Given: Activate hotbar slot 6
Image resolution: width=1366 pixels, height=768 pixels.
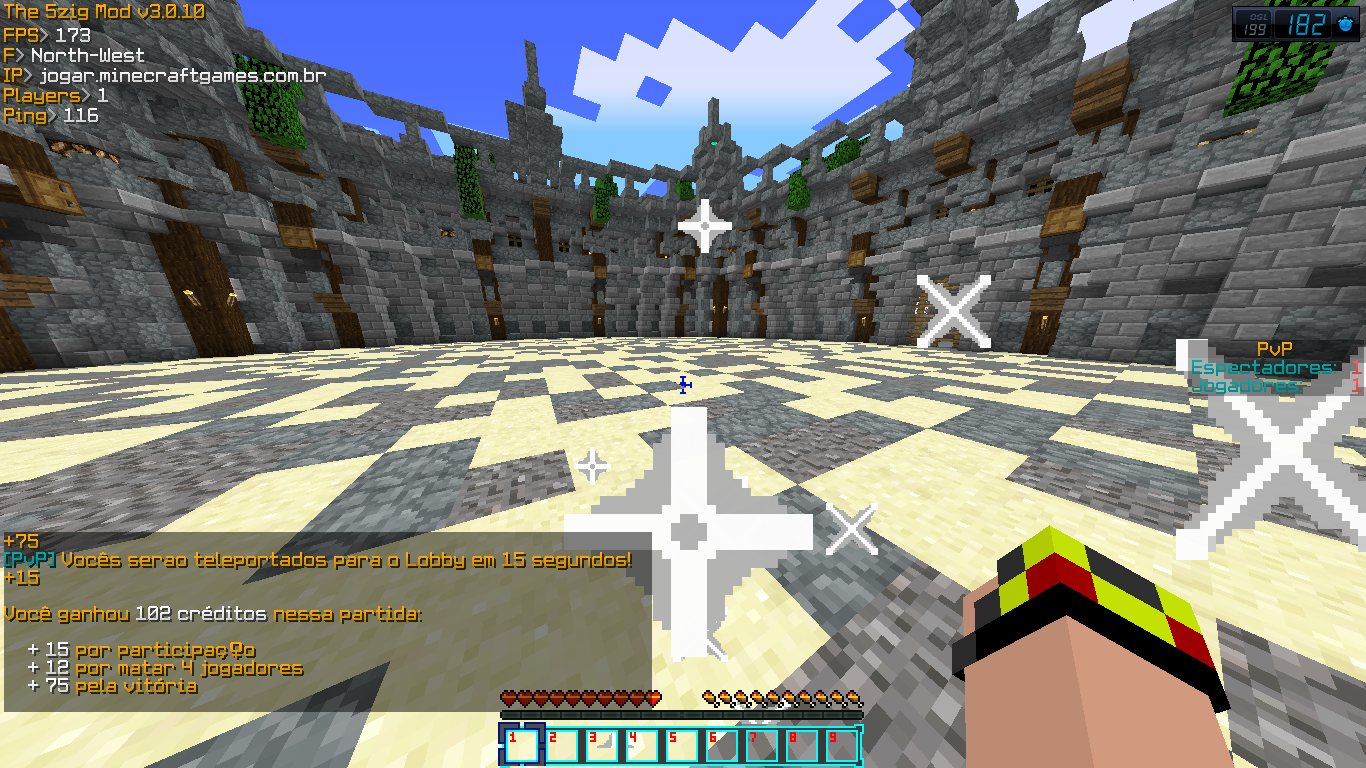Looking at the screenshot, I should click(x=722, y=746).
